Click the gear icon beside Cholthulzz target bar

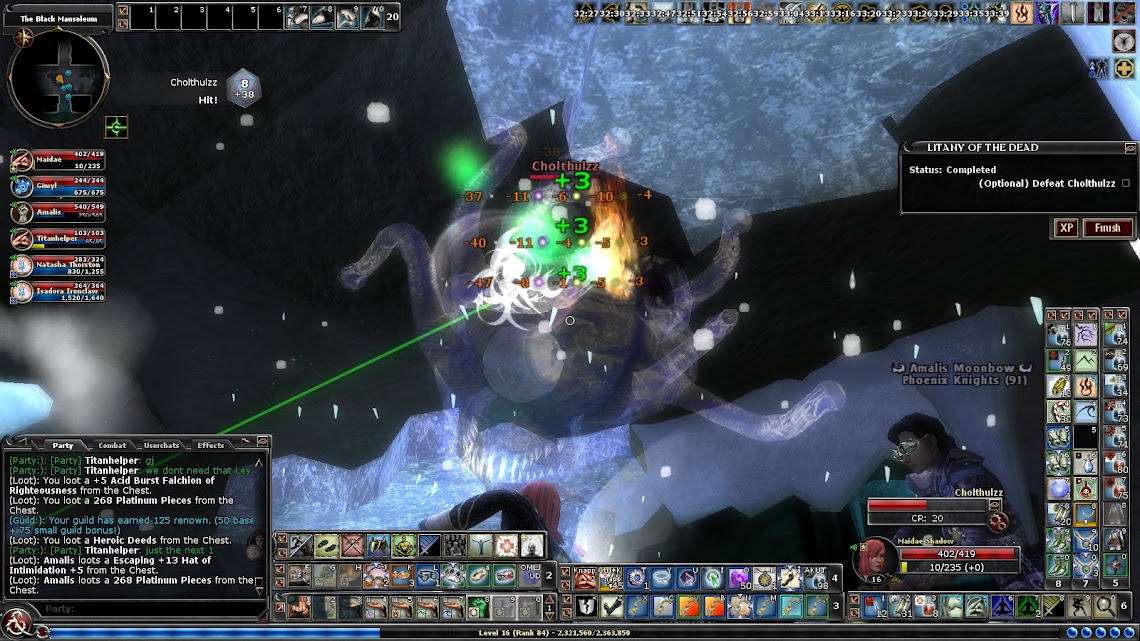pyautogui.click(x=995, y=522)
